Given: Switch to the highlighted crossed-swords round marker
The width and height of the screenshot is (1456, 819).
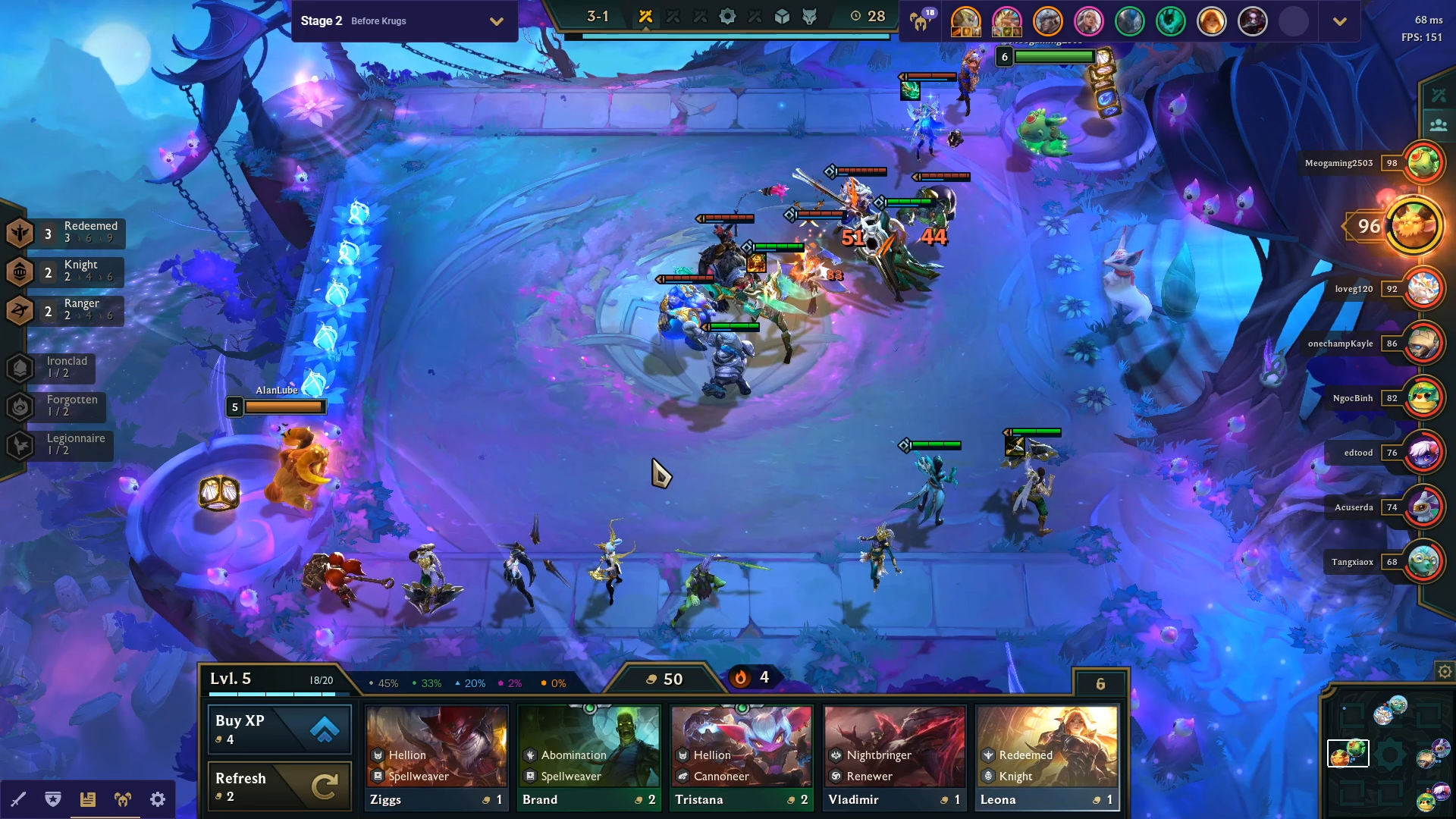Looking at the screenshot, I should coord(645,15).
